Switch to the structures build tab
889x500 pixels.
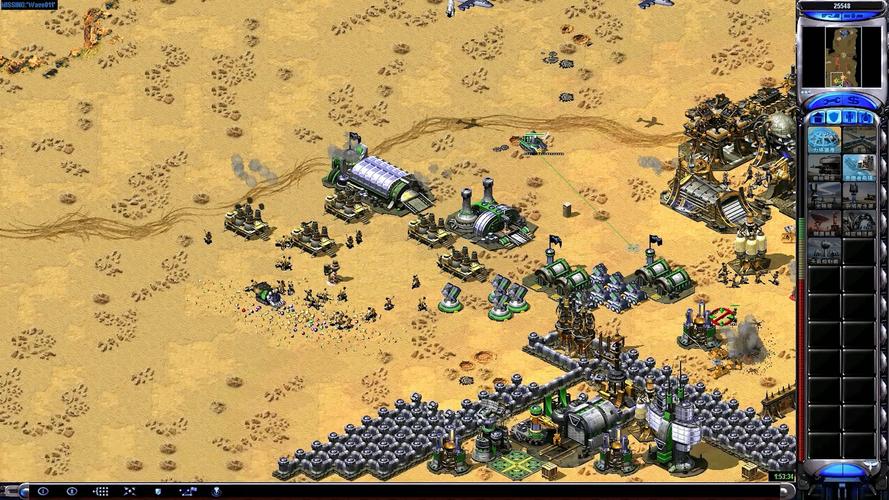click(x=817, y=118)
